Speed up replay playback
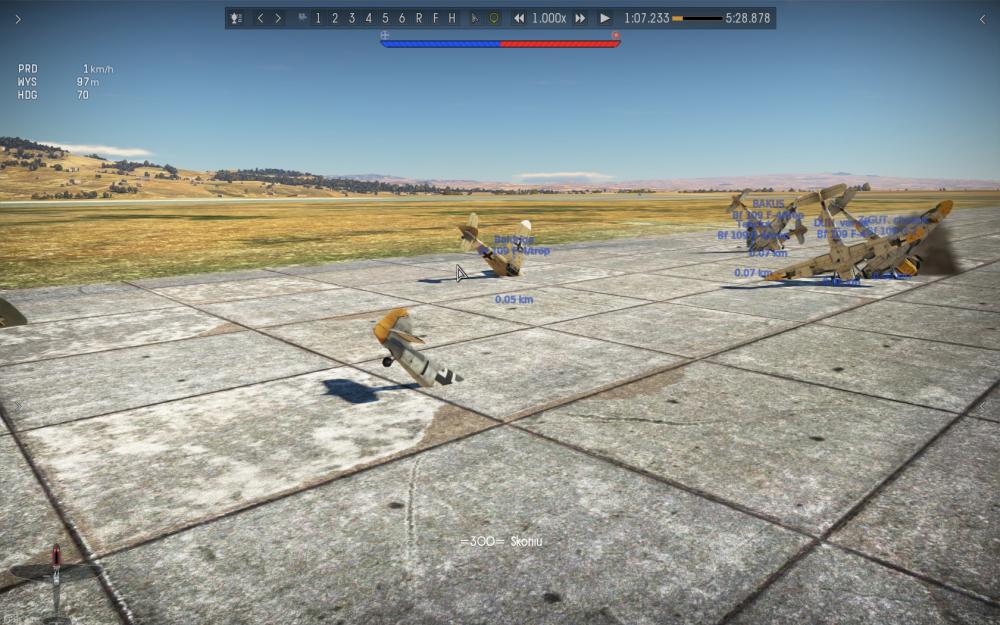This screenshot has height=625, width=1000. click(580, 18)
